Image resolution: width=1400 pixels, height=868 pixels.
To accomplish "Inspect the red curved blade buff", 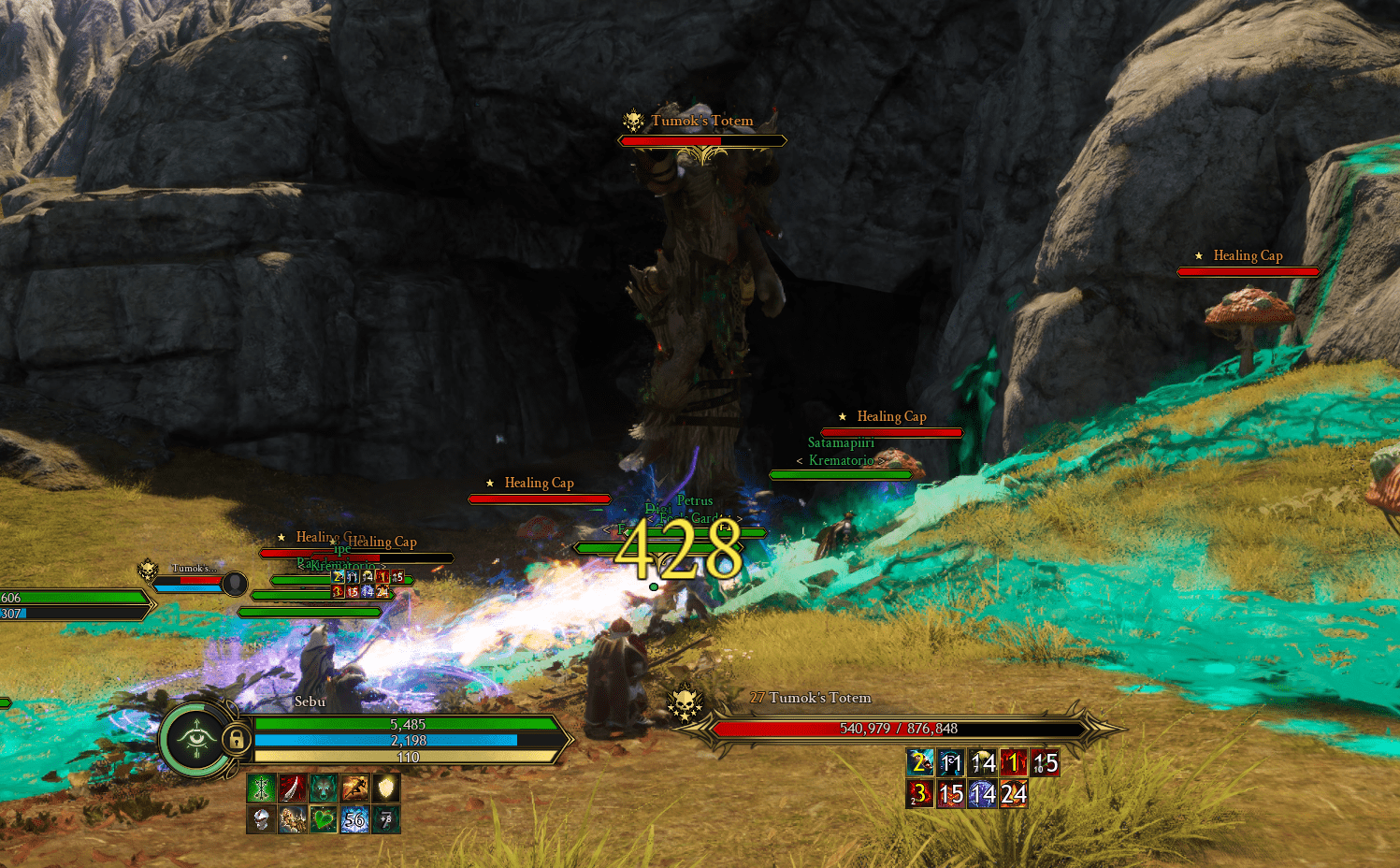I will (292, 788).
